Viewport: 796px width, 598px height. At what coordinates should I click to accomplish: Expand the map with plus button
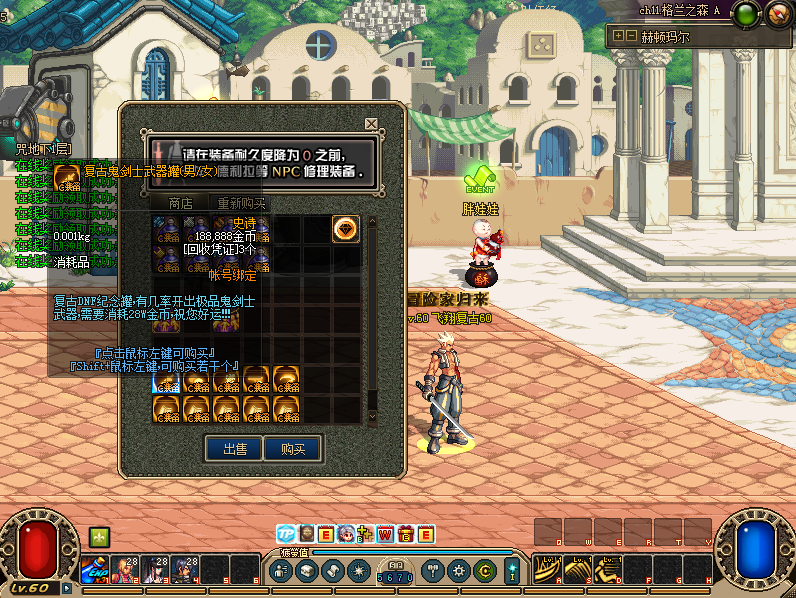(x=618, y=36)
